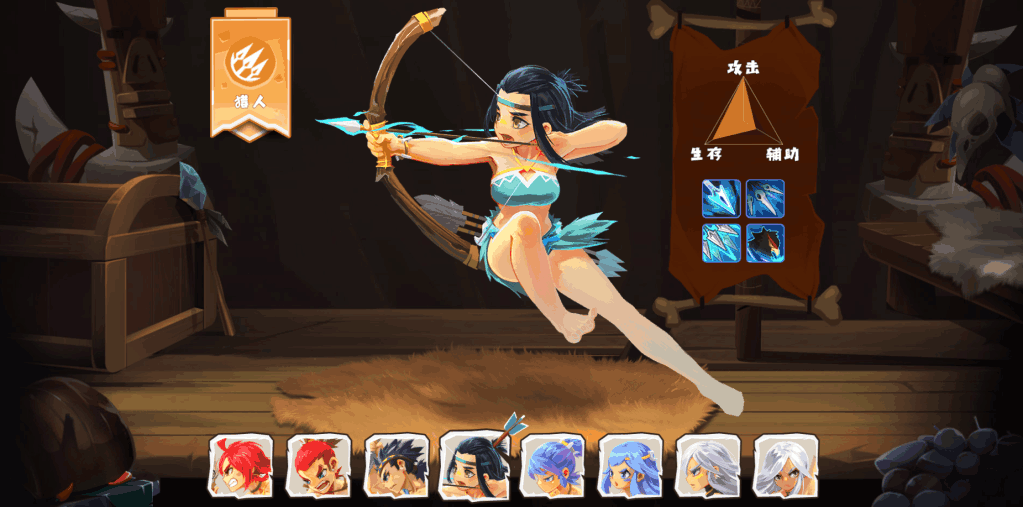This screenshot has height=507, width=1023.
Task: Select the black-haired archer portrait with arrow
Action: (474, 463)
